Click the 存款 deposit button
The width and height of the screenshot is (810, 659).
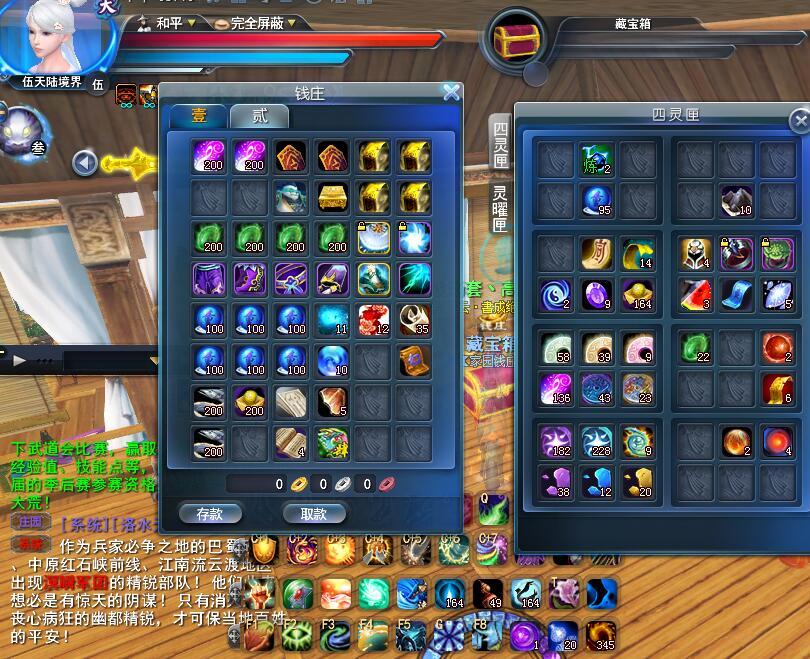click(x=210, y=513)
